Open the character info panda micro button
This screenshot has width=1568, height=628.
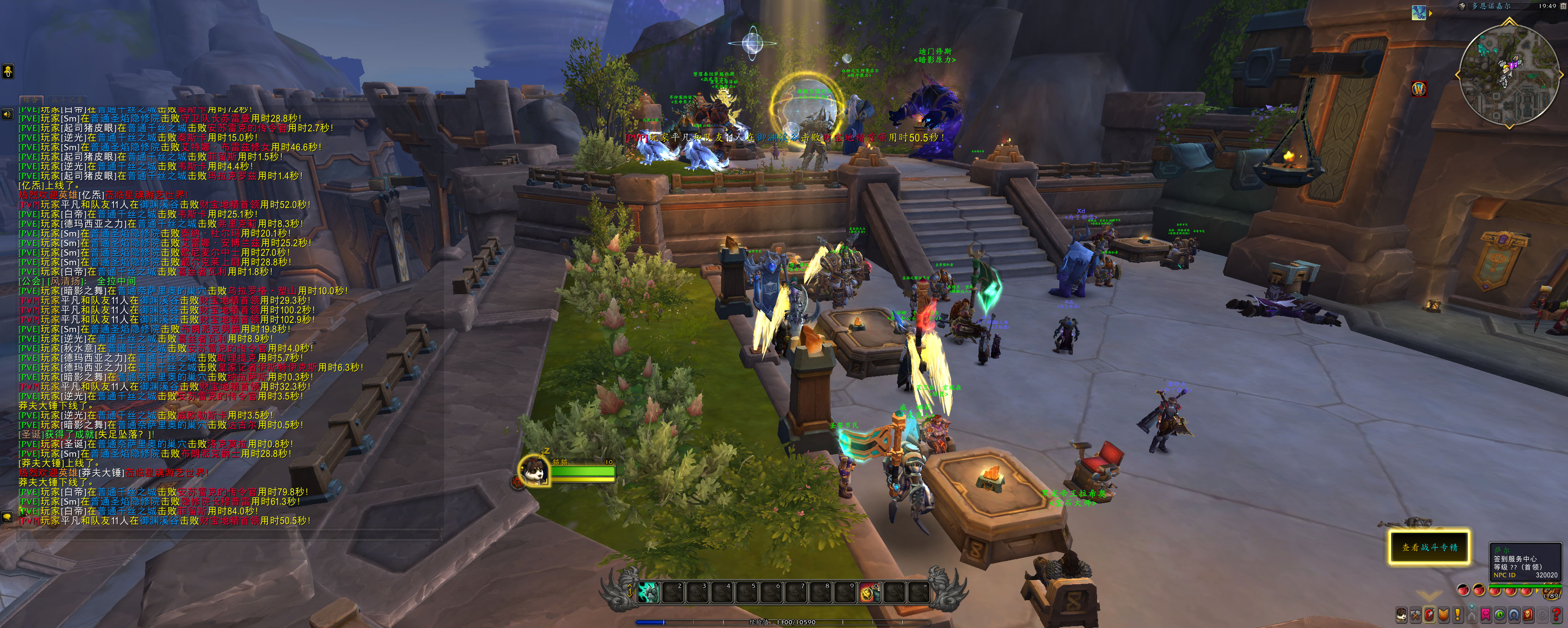click(x=1402, y=615)
